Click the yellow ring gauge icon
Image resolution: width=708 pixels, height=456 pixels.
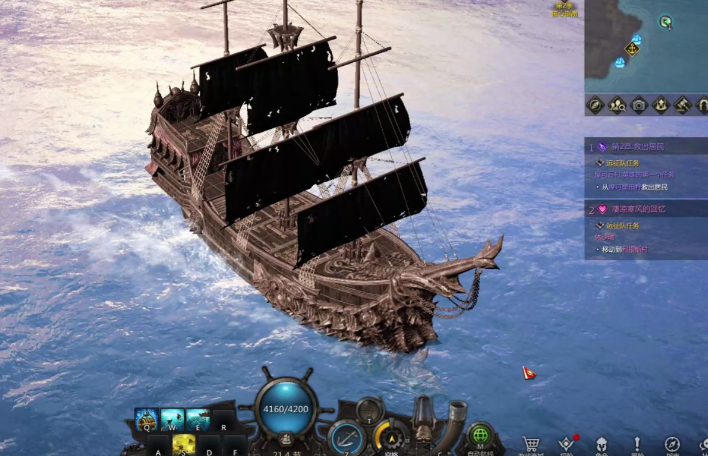pyautogui.click(x=388, y=436)
